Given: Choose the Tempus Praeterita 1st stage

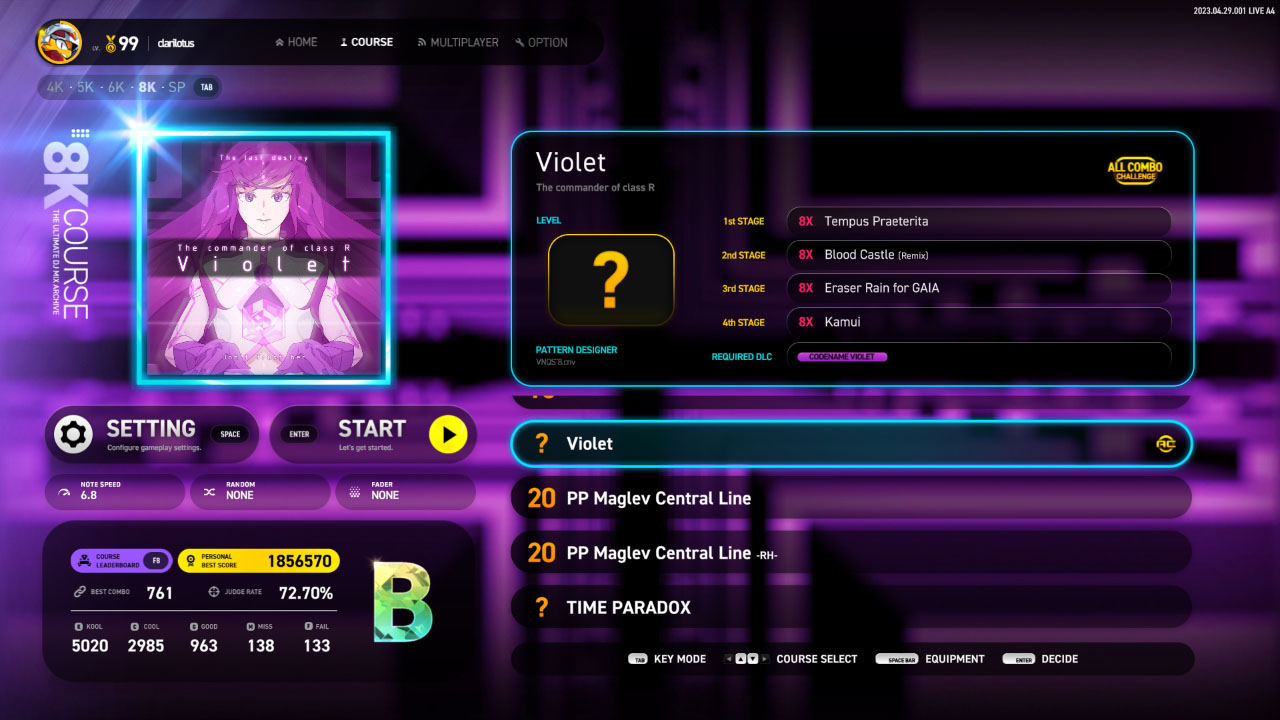Looking at the screenshot, I should 978,221.
